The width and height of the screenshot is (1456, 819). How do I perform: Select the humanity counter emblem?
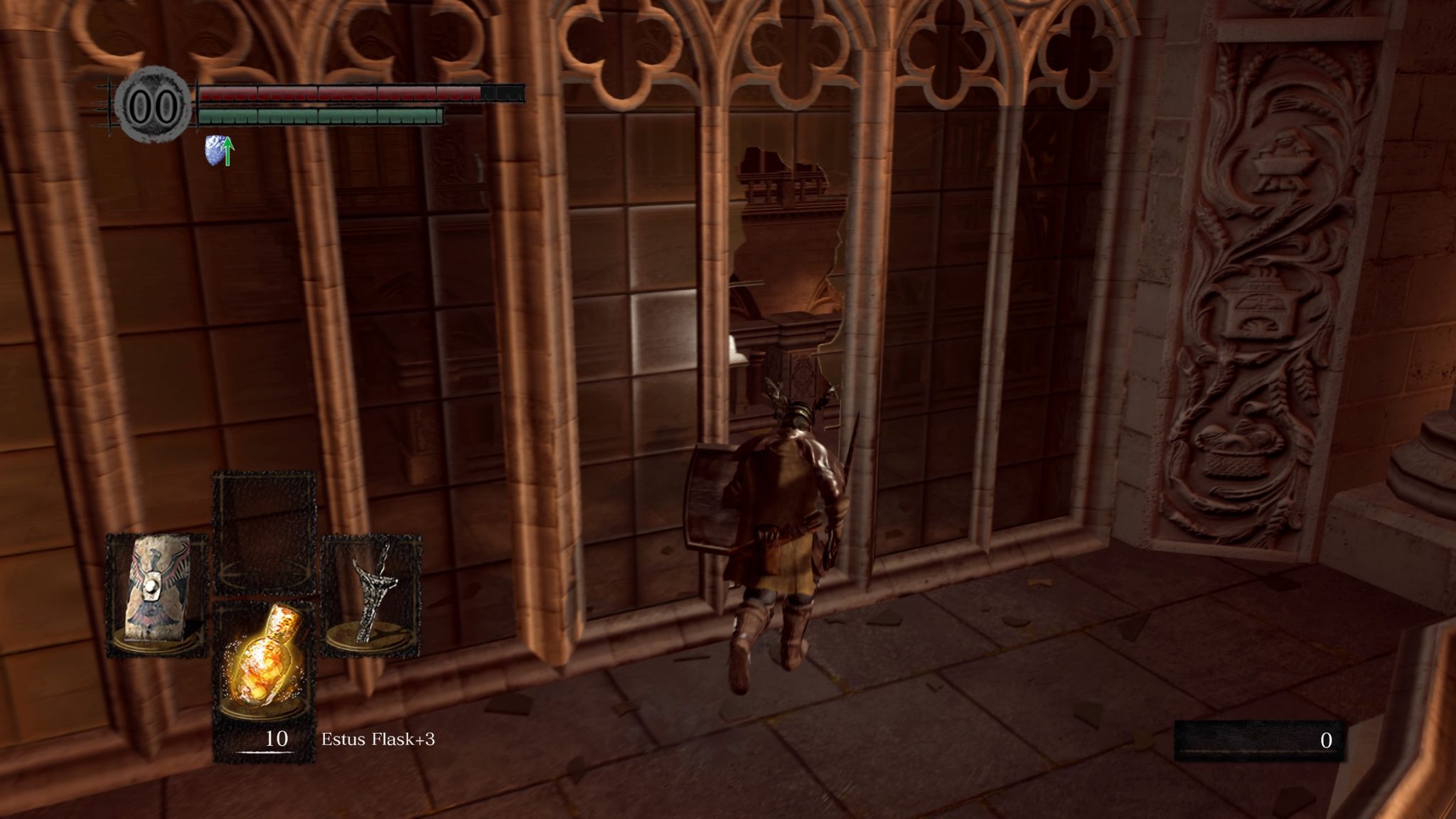coord(154,107)
